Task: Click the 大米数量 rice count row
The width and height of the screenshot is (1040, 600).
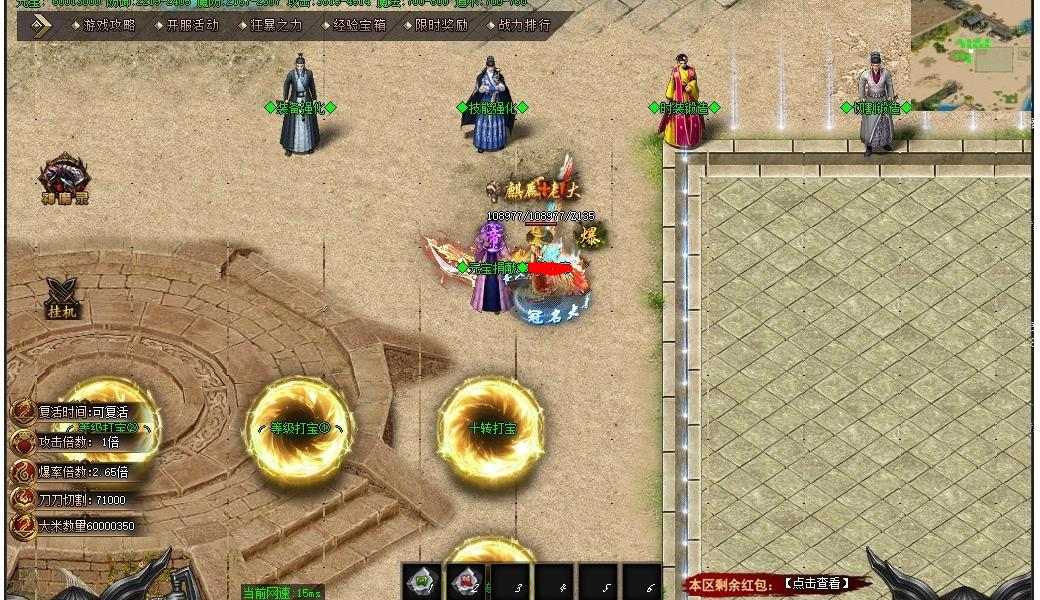Action: (85, 526)
